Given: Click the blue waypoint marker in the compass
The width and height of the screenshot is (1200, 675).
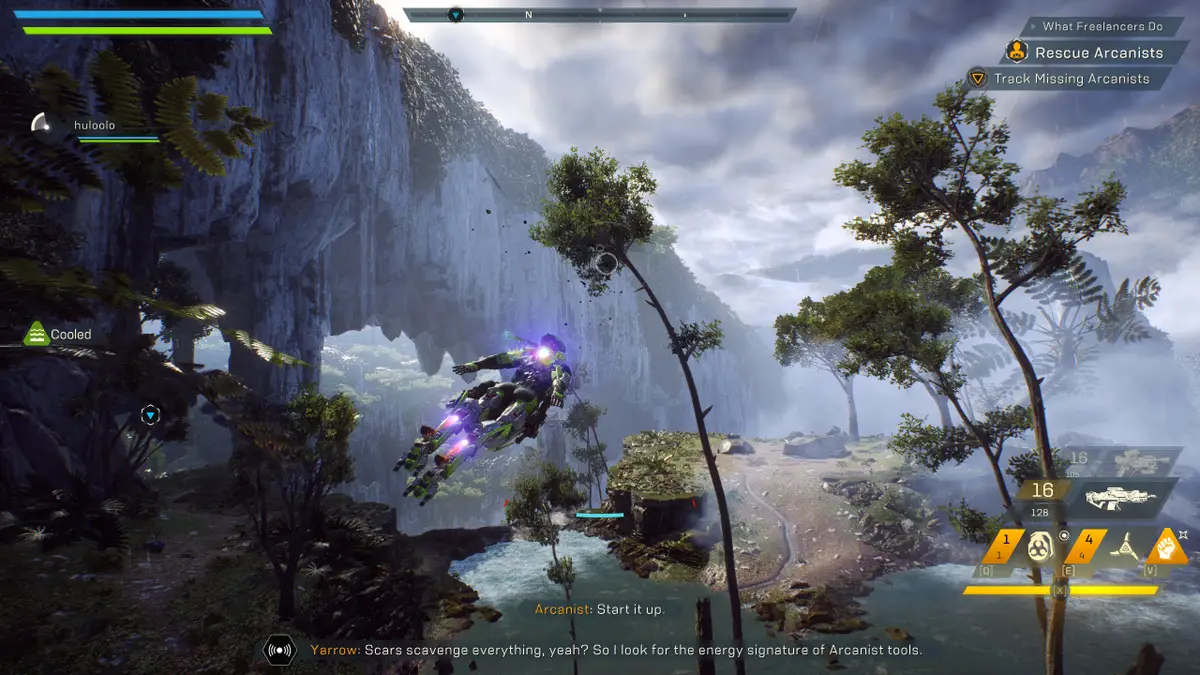Looking at the screenshot, I should point(456,15).
